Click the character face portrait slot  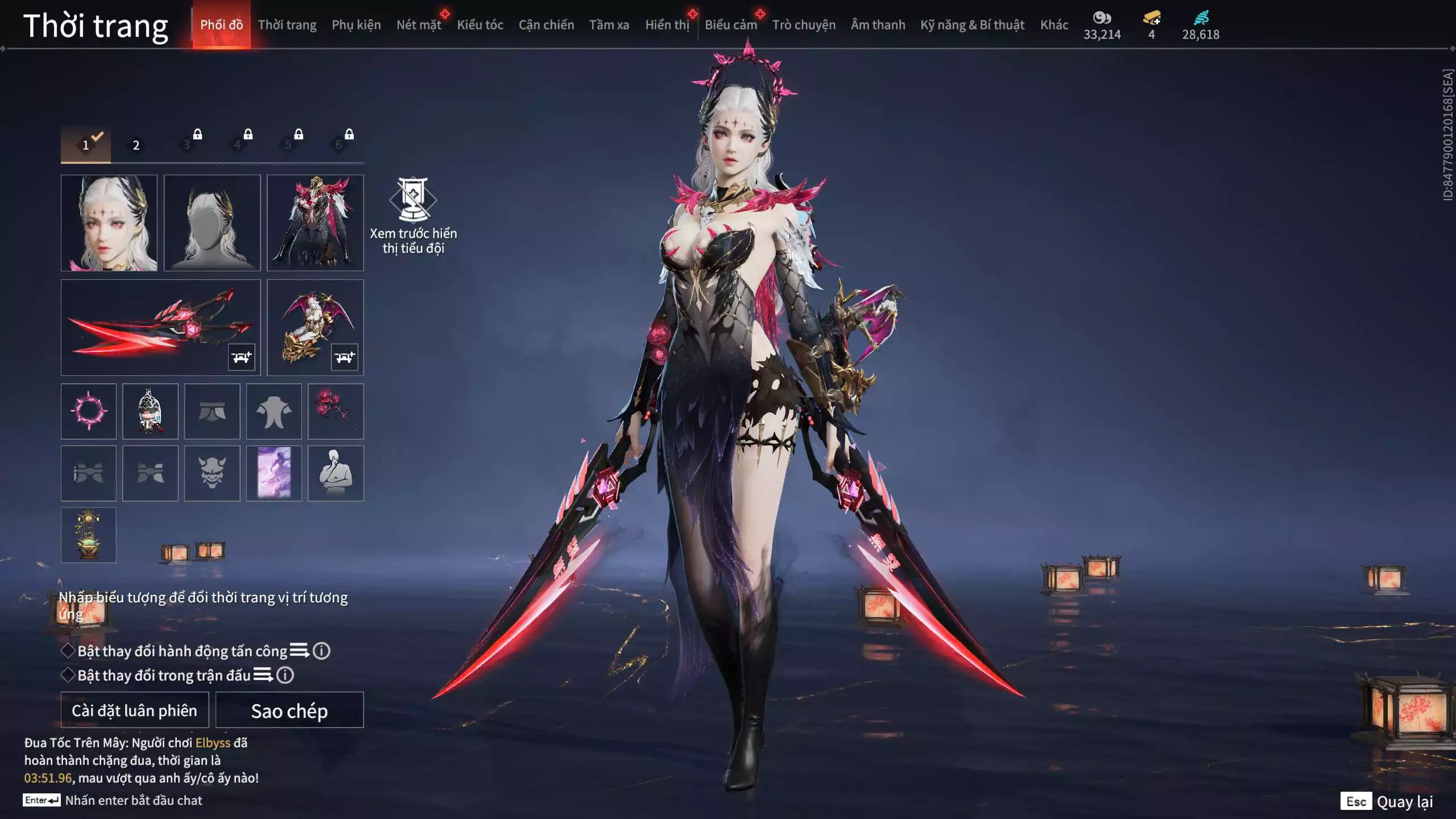tap(109, 223)
